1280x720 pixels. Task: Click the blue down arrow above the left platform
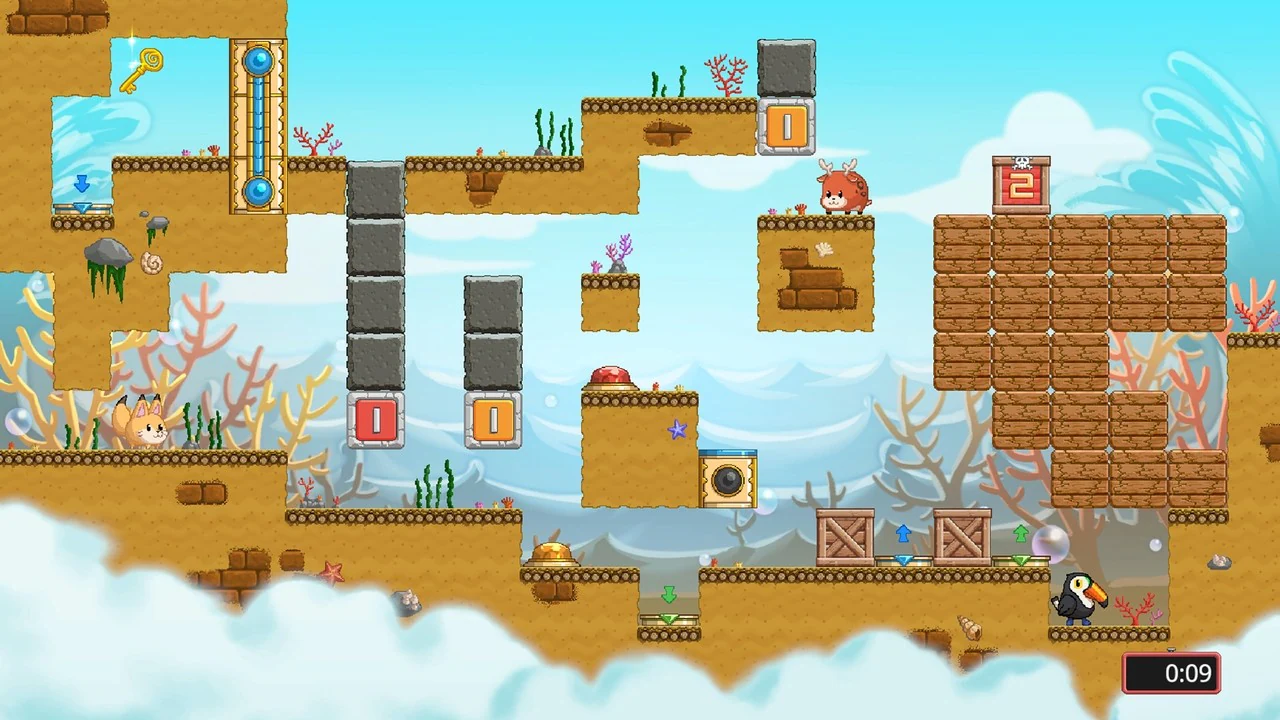[82, 184]
